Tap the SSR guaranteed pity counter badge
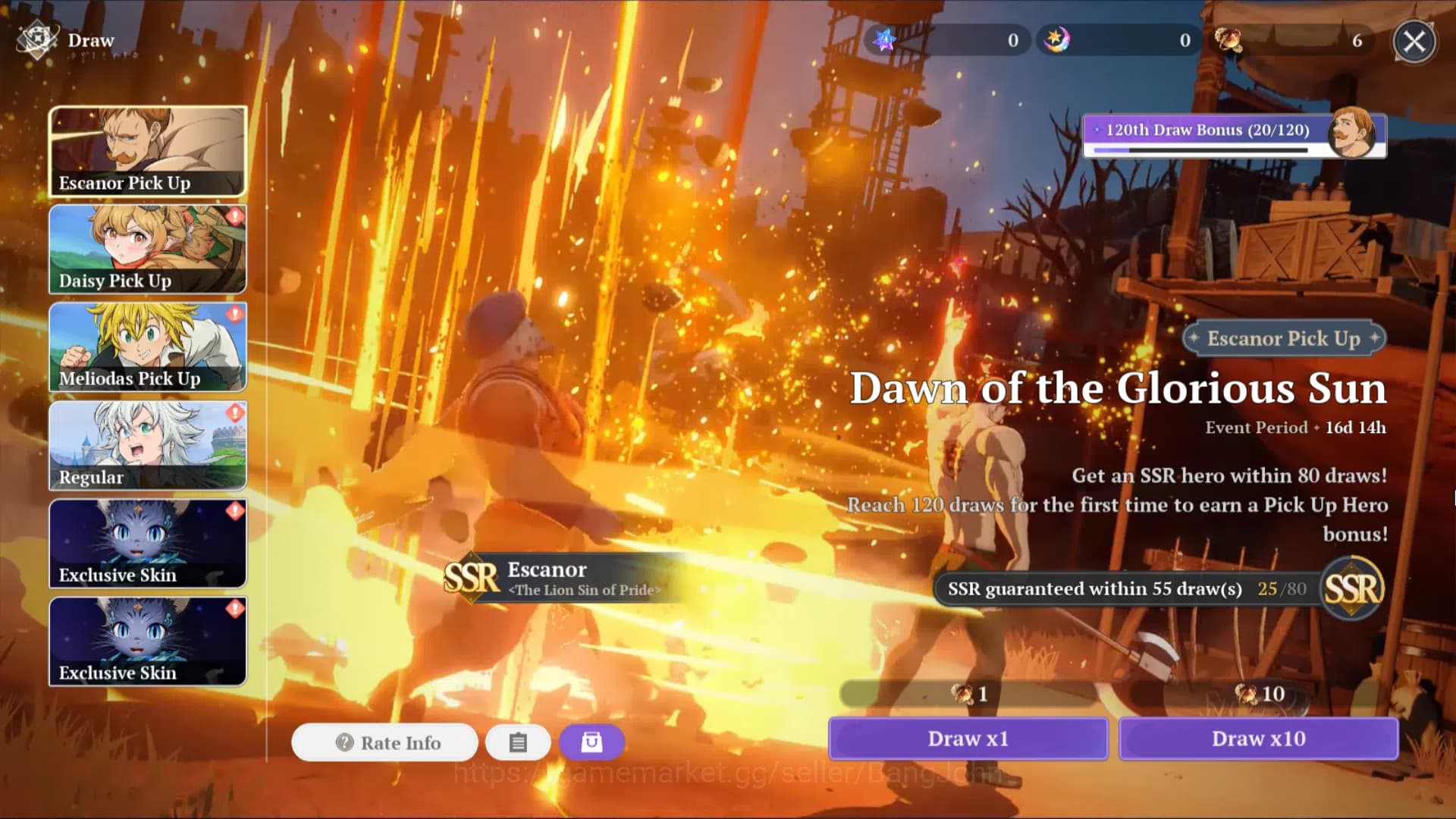 [x=1353, y=588]
